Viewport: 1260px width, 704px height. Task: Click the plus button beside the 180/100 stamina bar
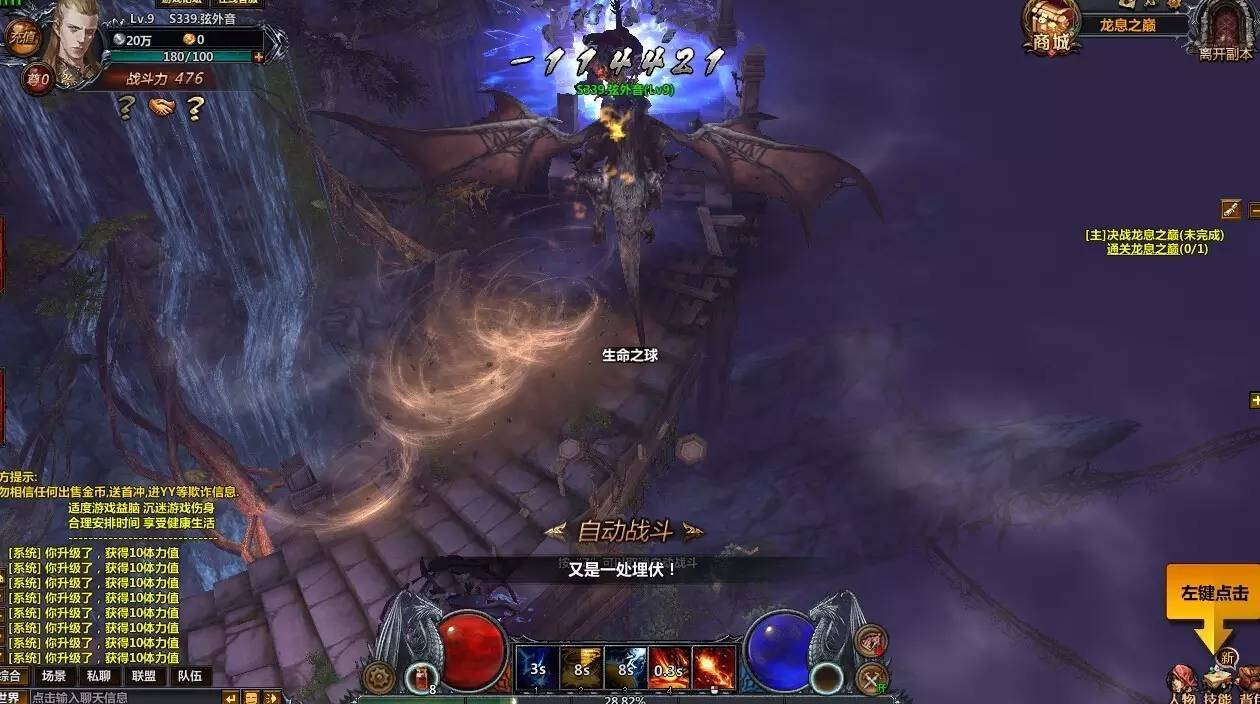click(x=259, y=57)
